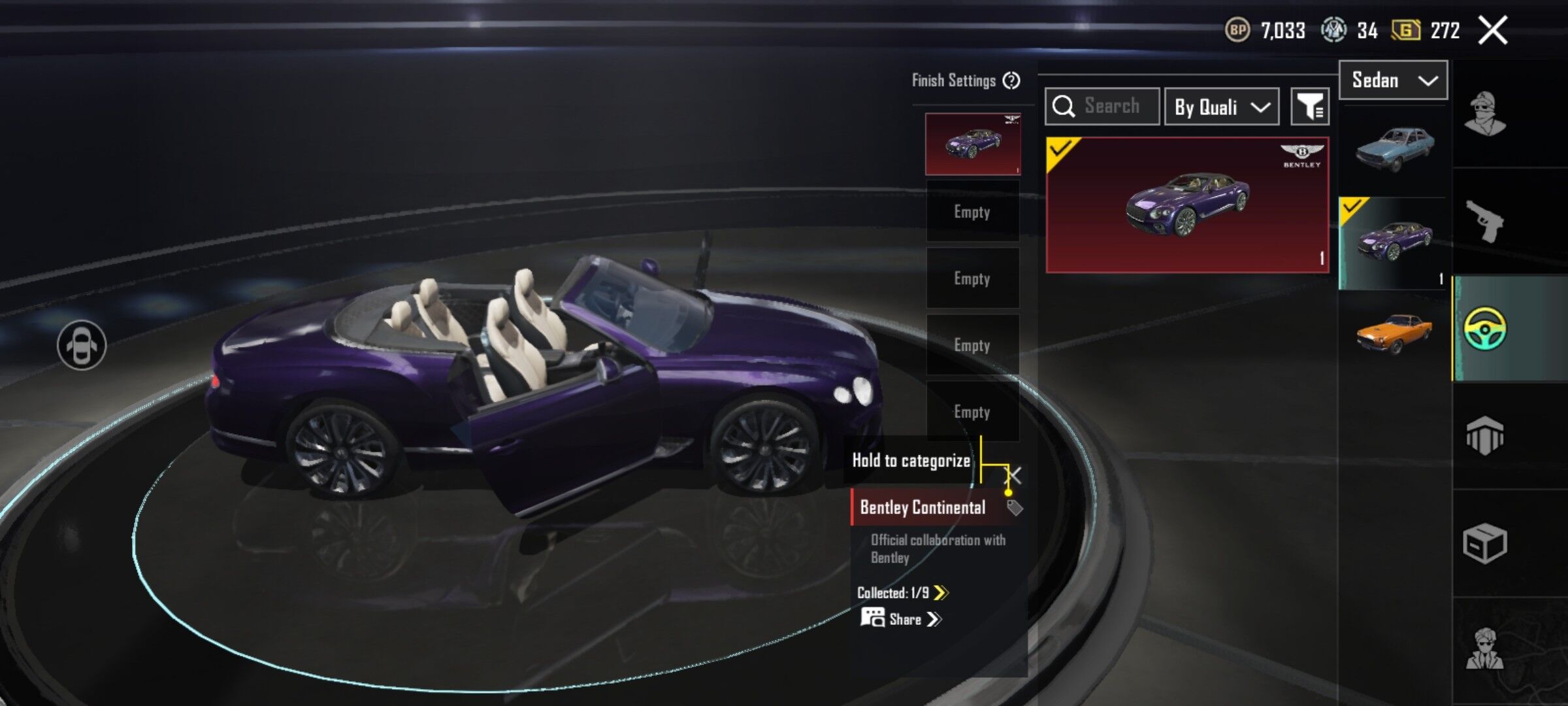The image size is (1568, 706).
Task: Expand the Sedan category dropdown
Action: (x=1393, y=80)
